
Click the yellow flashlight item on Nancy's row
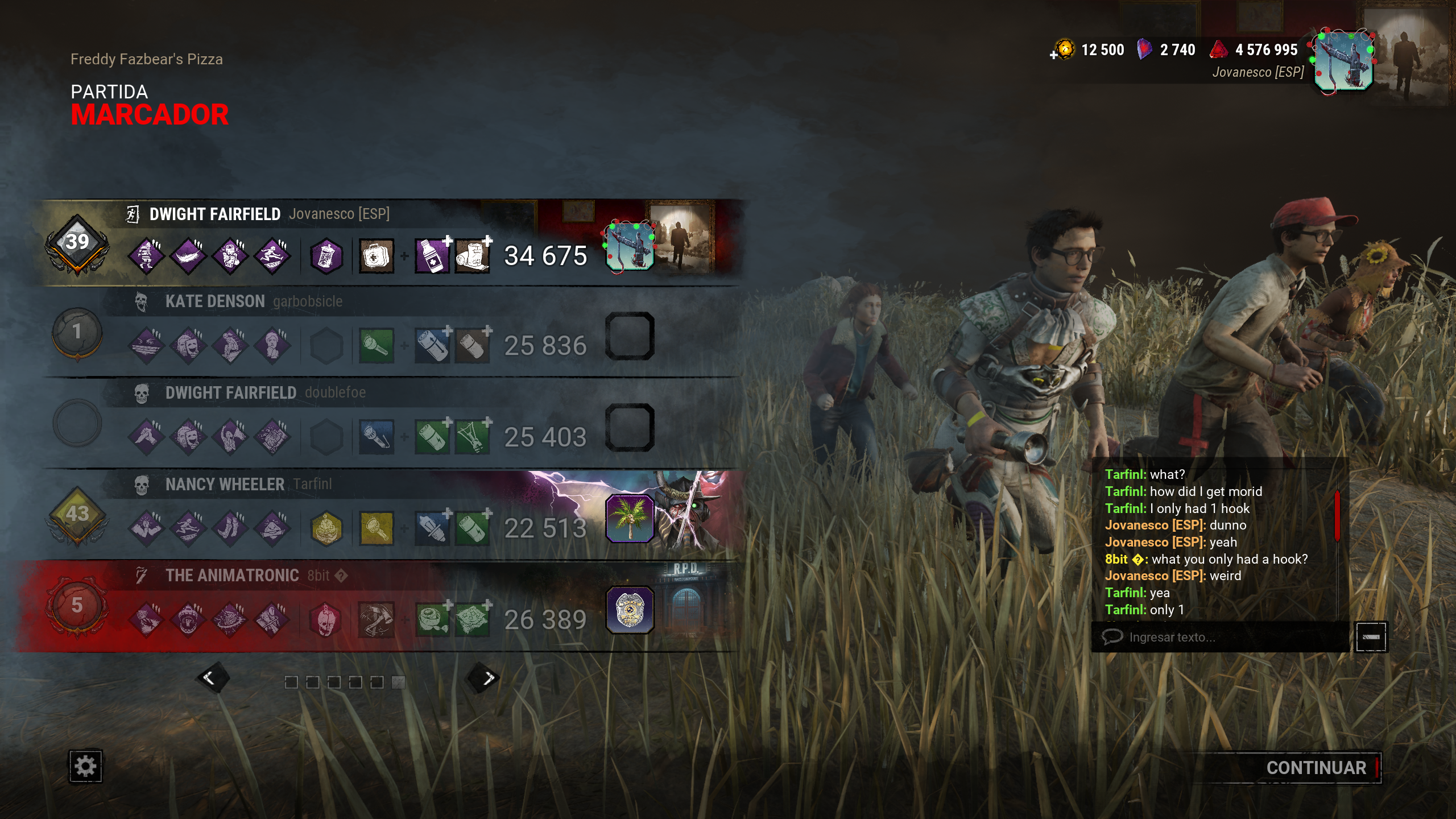tap(375, 529)
